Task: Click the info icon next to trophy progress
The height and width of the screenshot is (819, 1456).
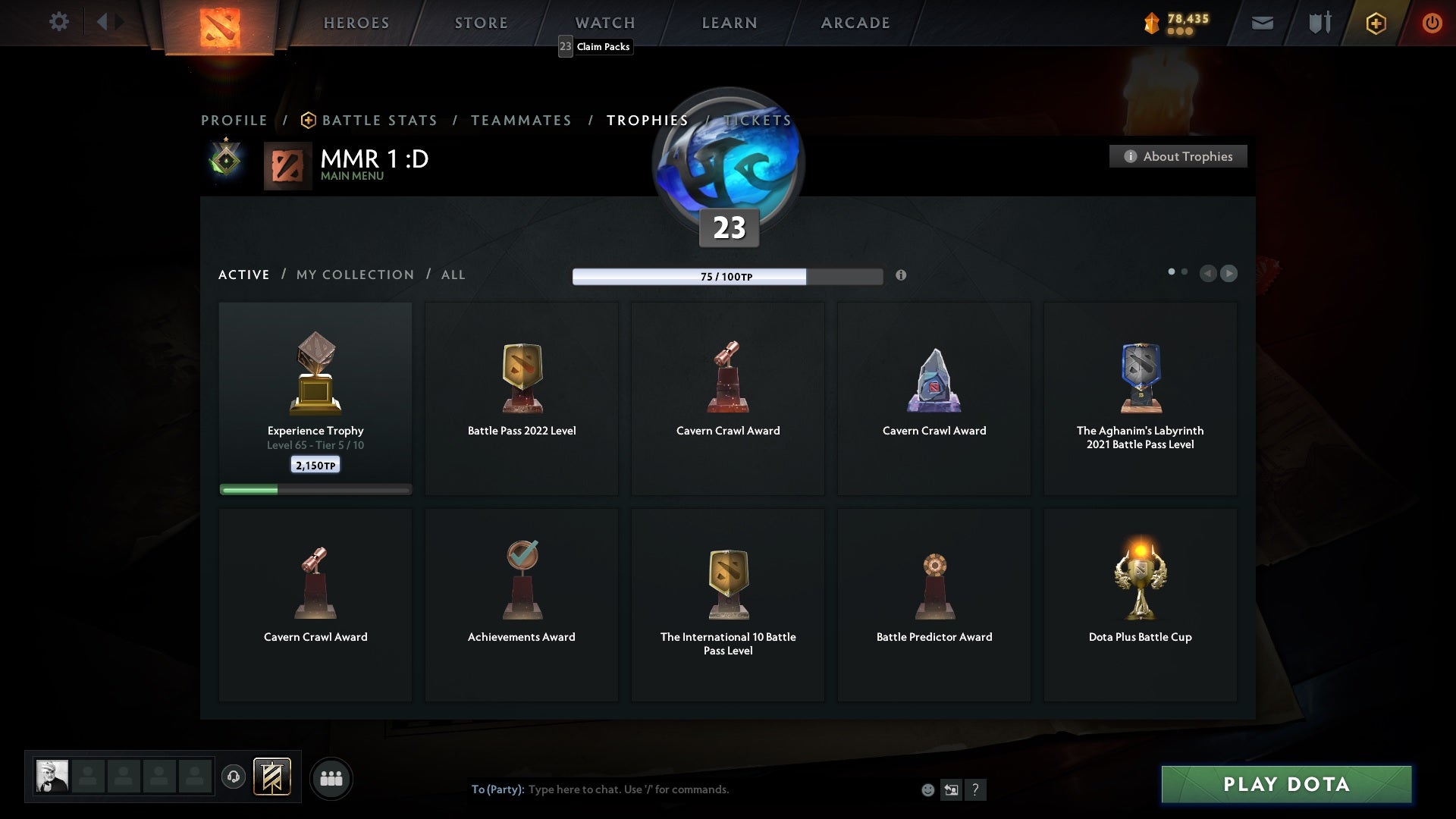Action: 902,276
